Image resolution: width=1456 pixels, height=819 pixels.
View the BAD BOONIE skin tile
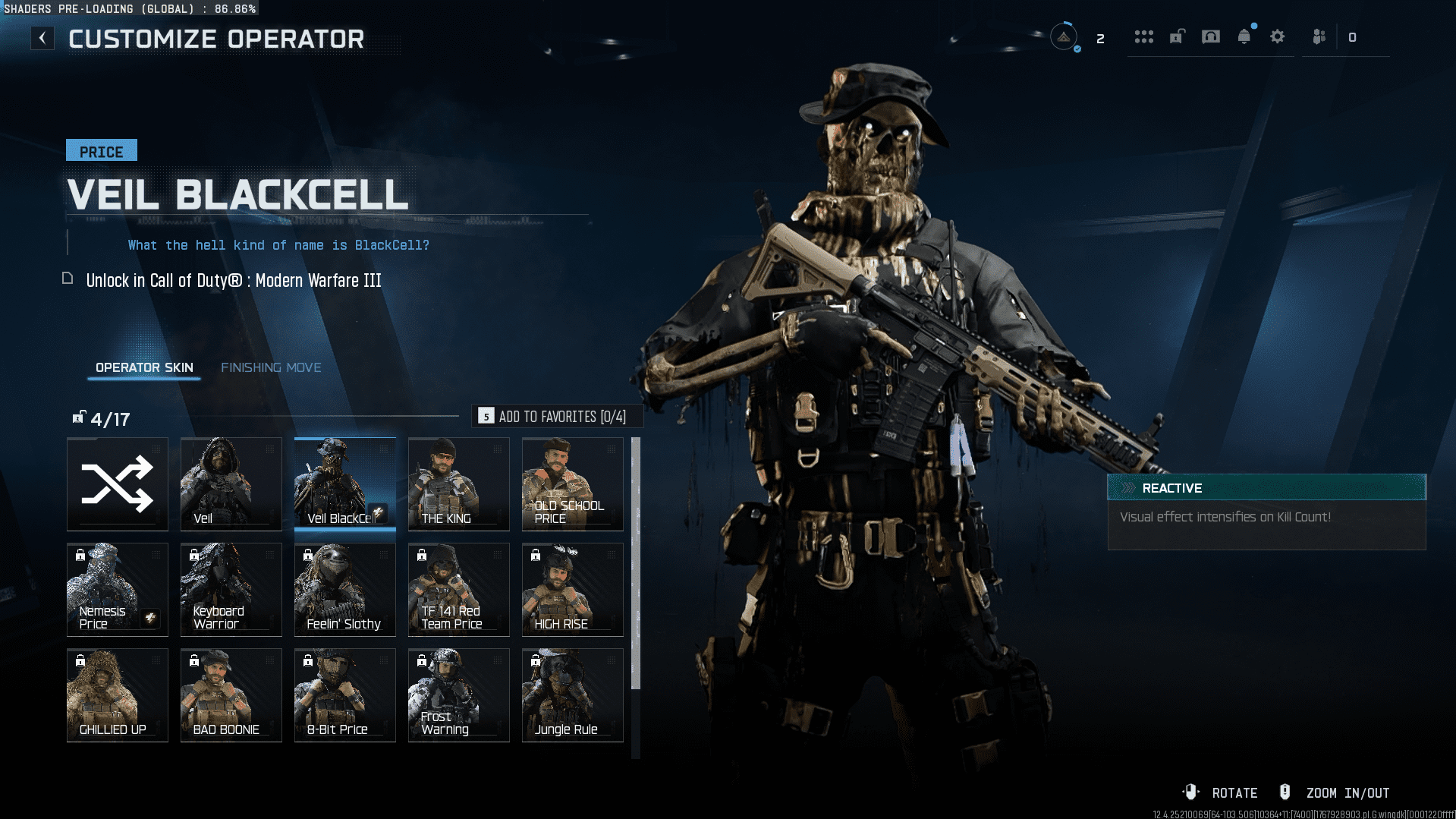click(x=231, y=695)
